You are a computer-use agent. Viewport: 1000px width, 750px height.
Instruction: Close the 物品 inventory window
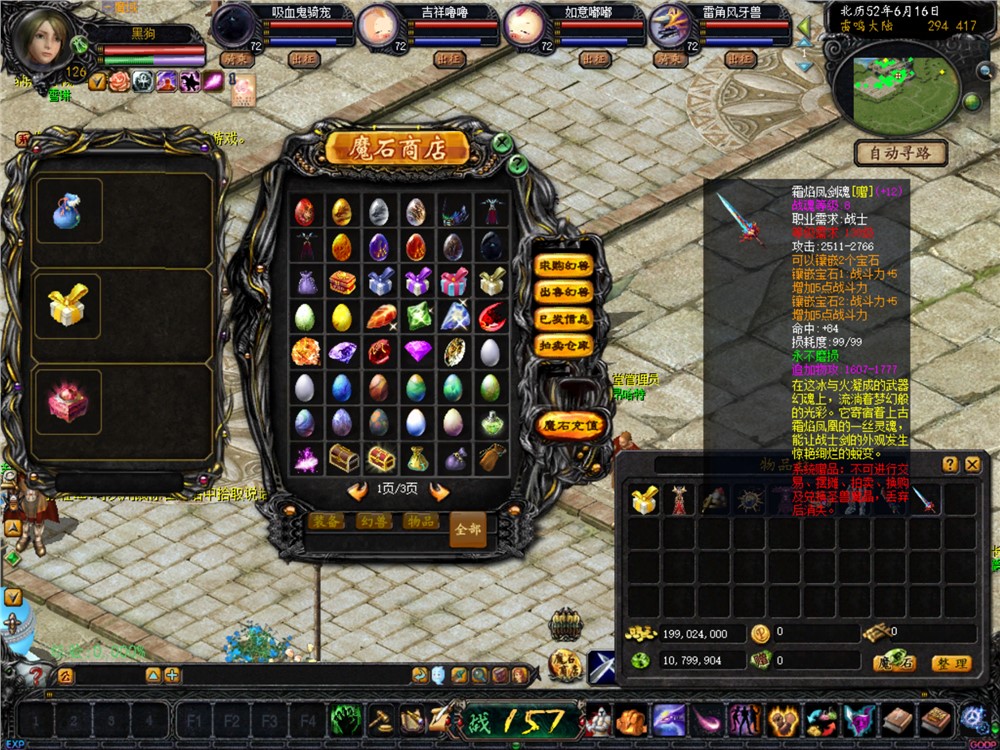click(972, 464)
